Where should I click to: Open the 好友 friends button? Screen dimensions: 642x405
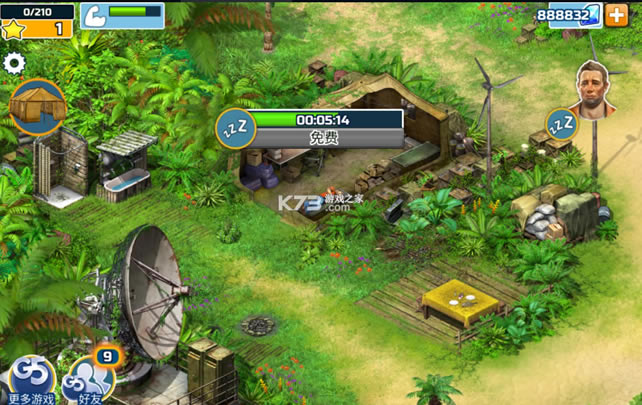[x=85, y=381]
